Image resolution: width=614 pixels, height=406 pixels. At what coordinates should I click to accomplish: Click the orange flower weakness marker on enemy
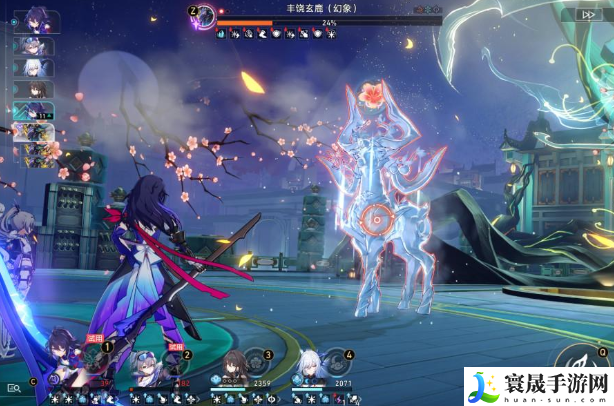coord(374,95)
